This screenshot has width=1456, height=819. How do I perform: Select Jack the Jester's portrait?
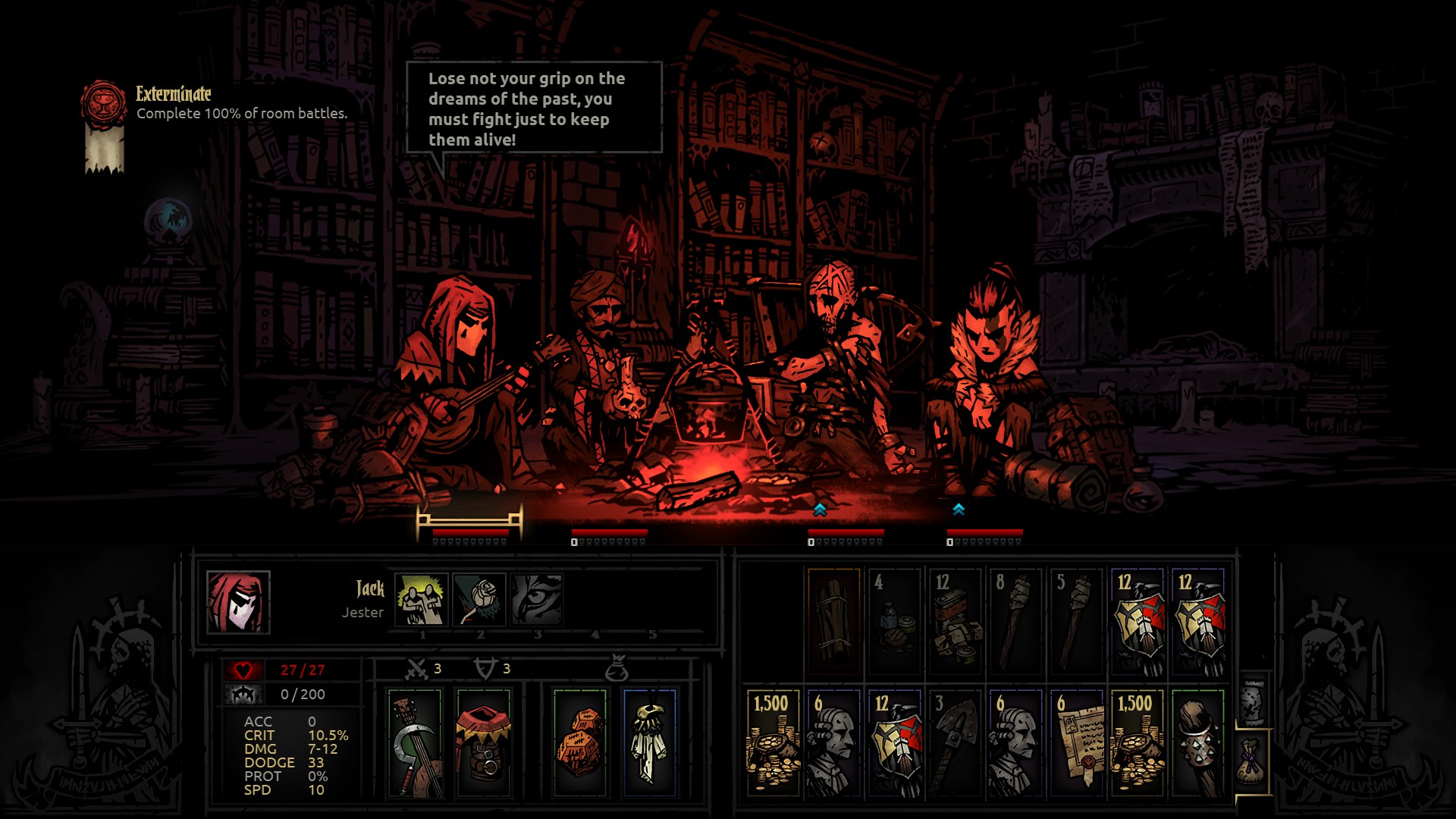(238, 602)
